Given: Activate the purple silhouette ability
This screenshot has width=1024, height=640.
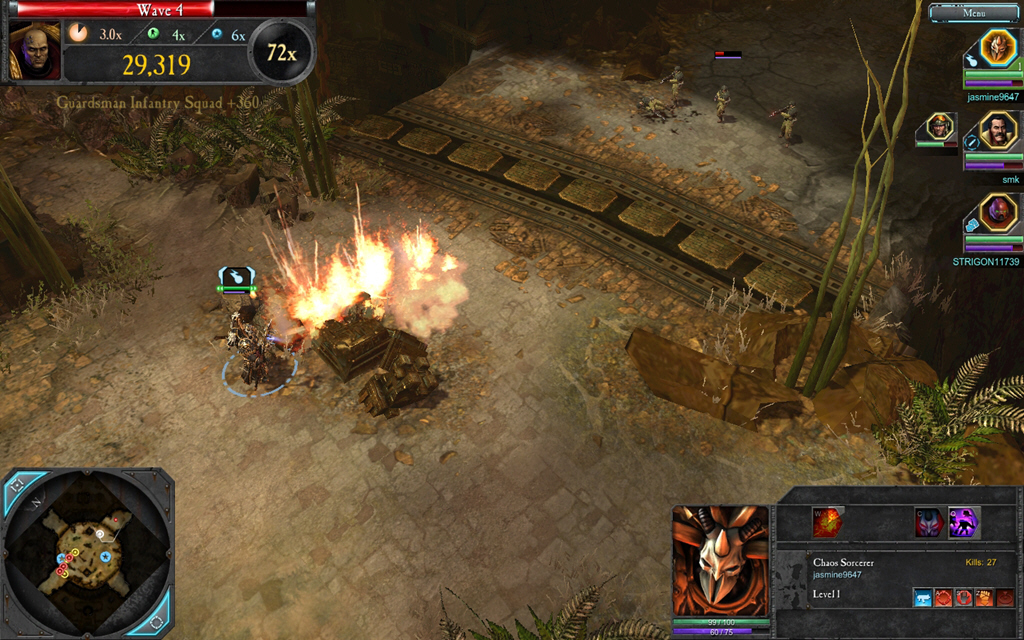Looking at the screenshot, I should (964, 522).
